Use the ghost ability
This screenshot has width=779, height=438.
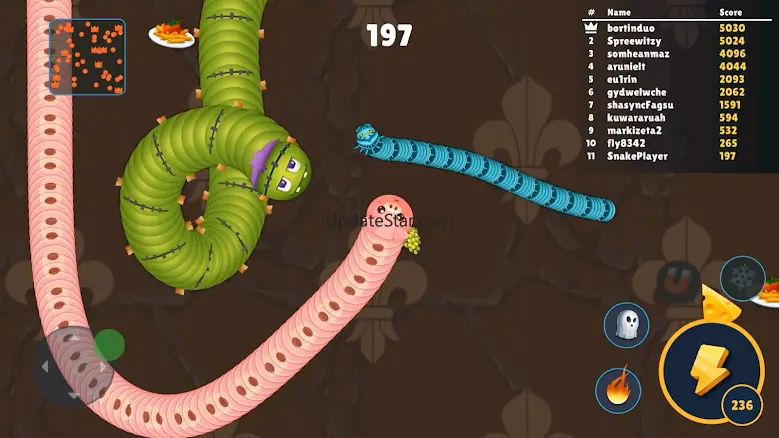tap(625, 325)
